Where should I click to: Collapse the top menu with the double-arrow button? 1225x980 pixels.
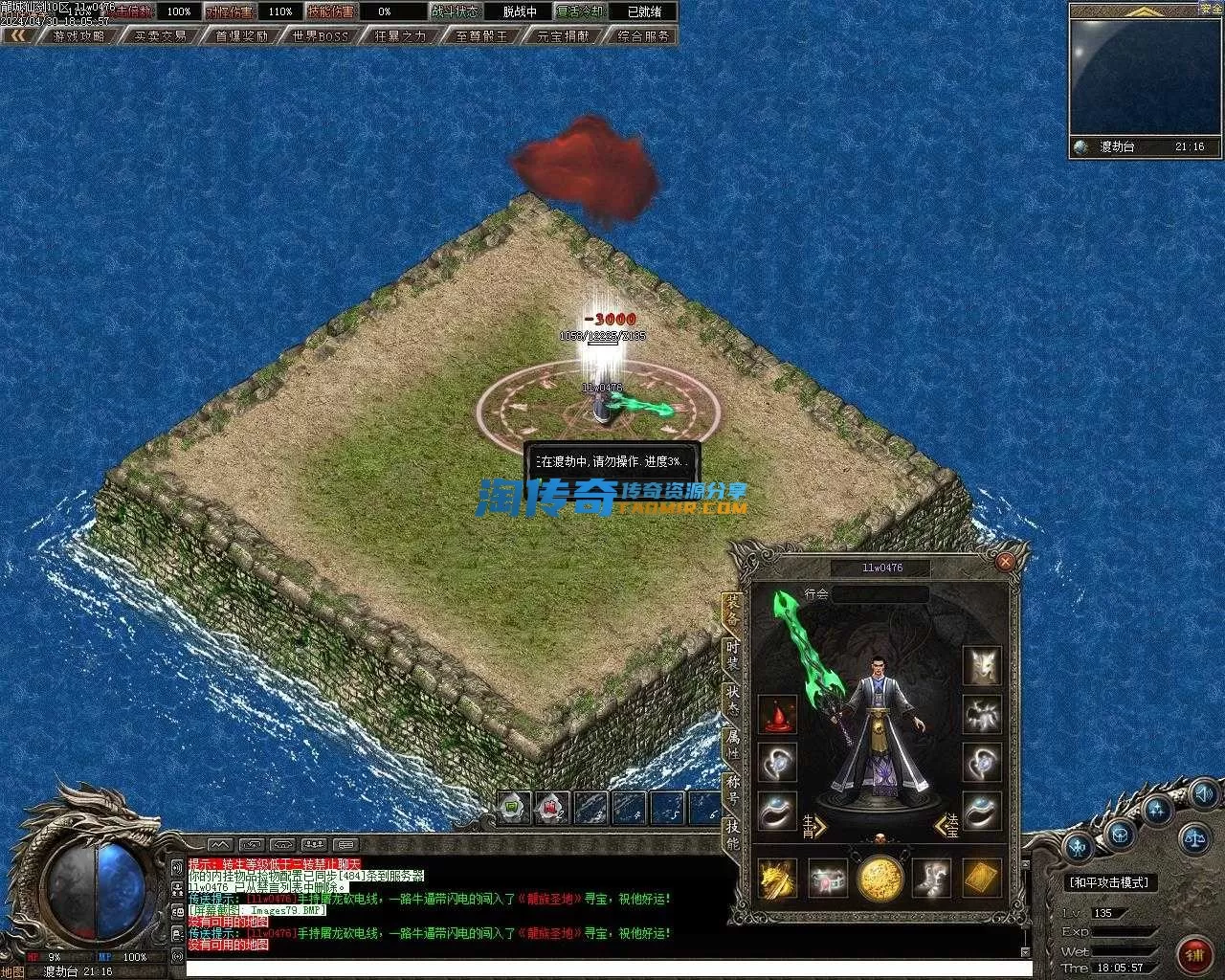(x=18, y=35)
